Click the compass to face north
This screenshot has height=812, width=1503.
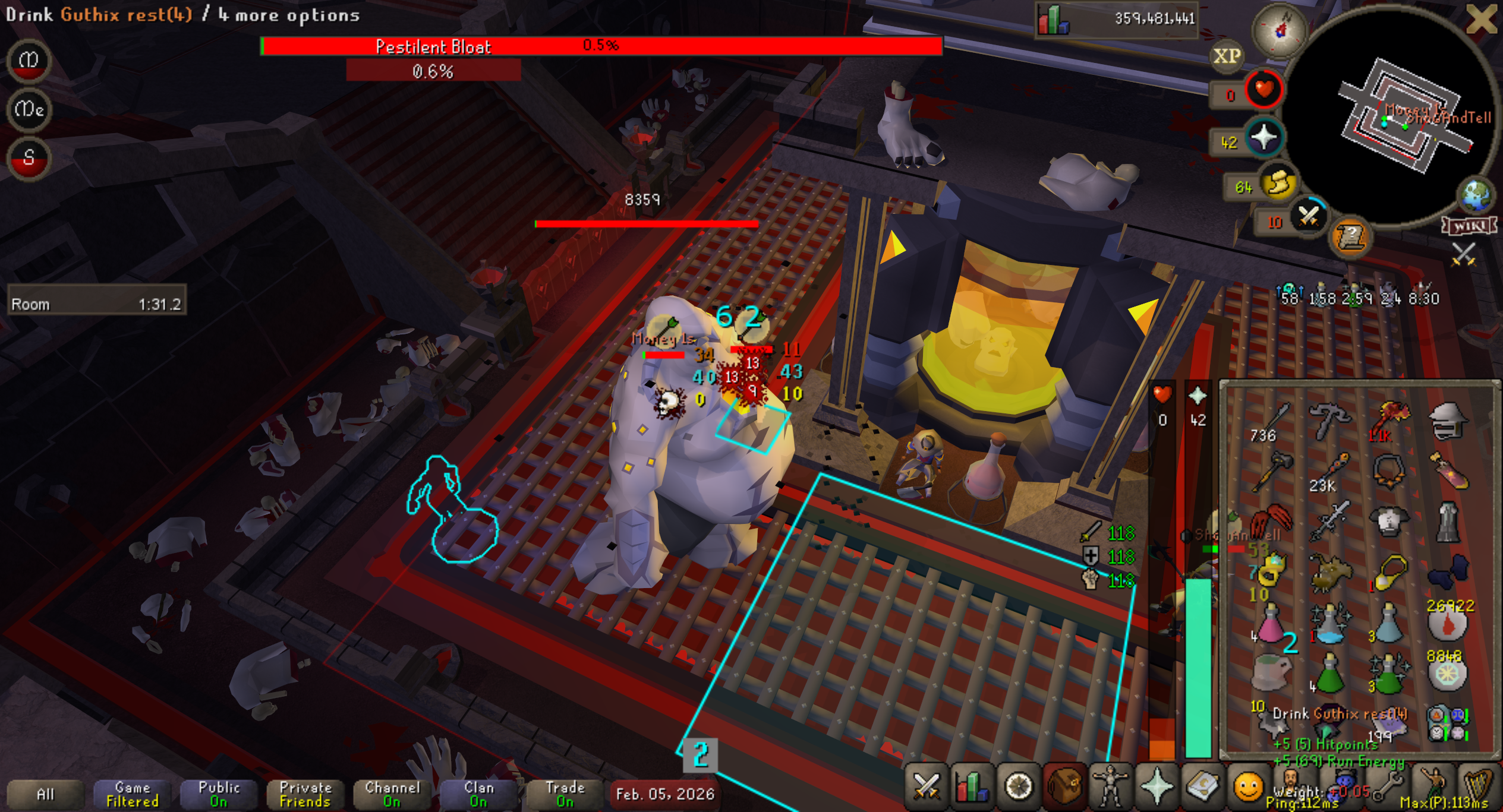click(x=1280, y=30)
